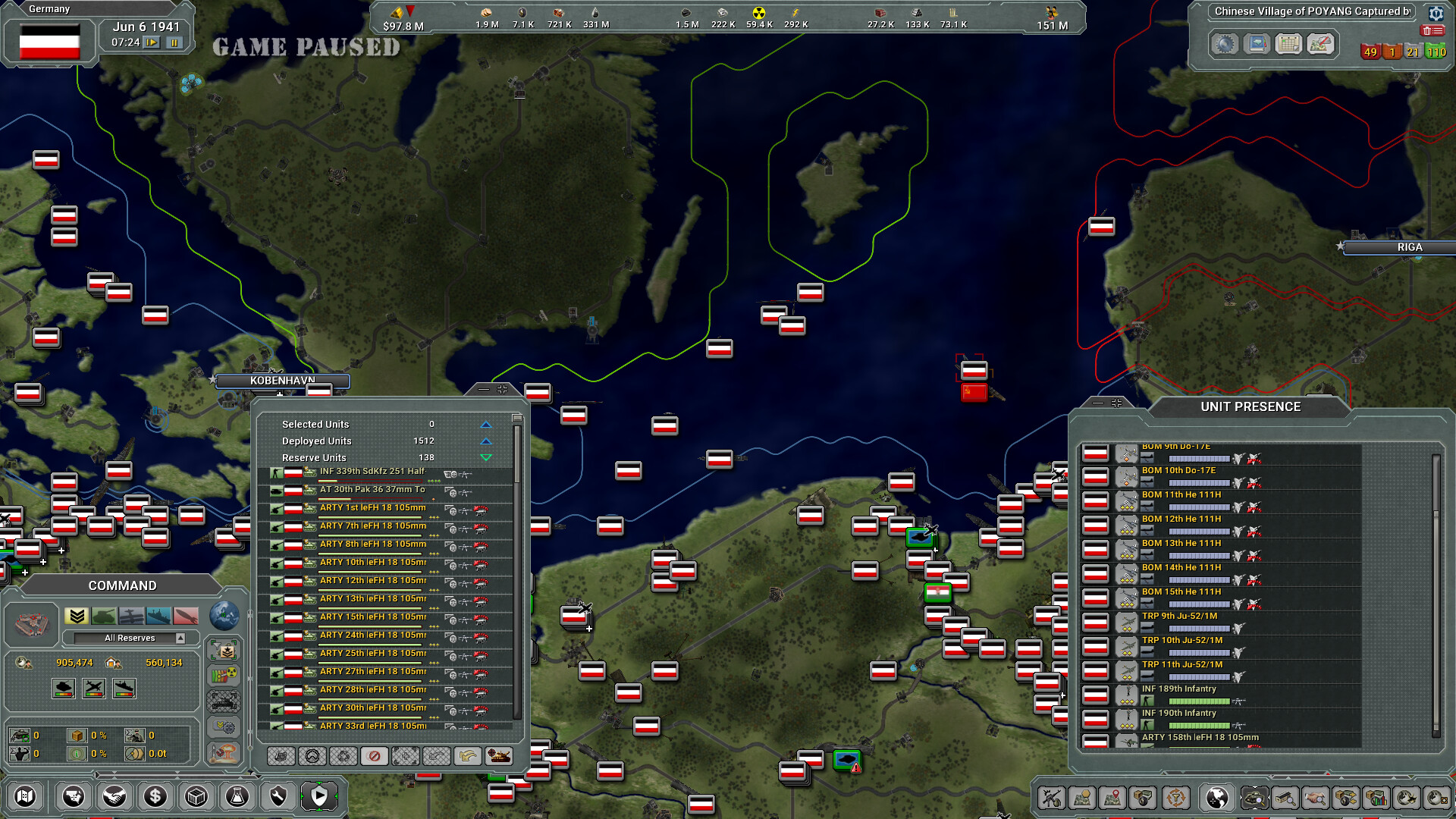
Task: Click the POYANG captured notification banner
Action: click(x=1313, y=11)
